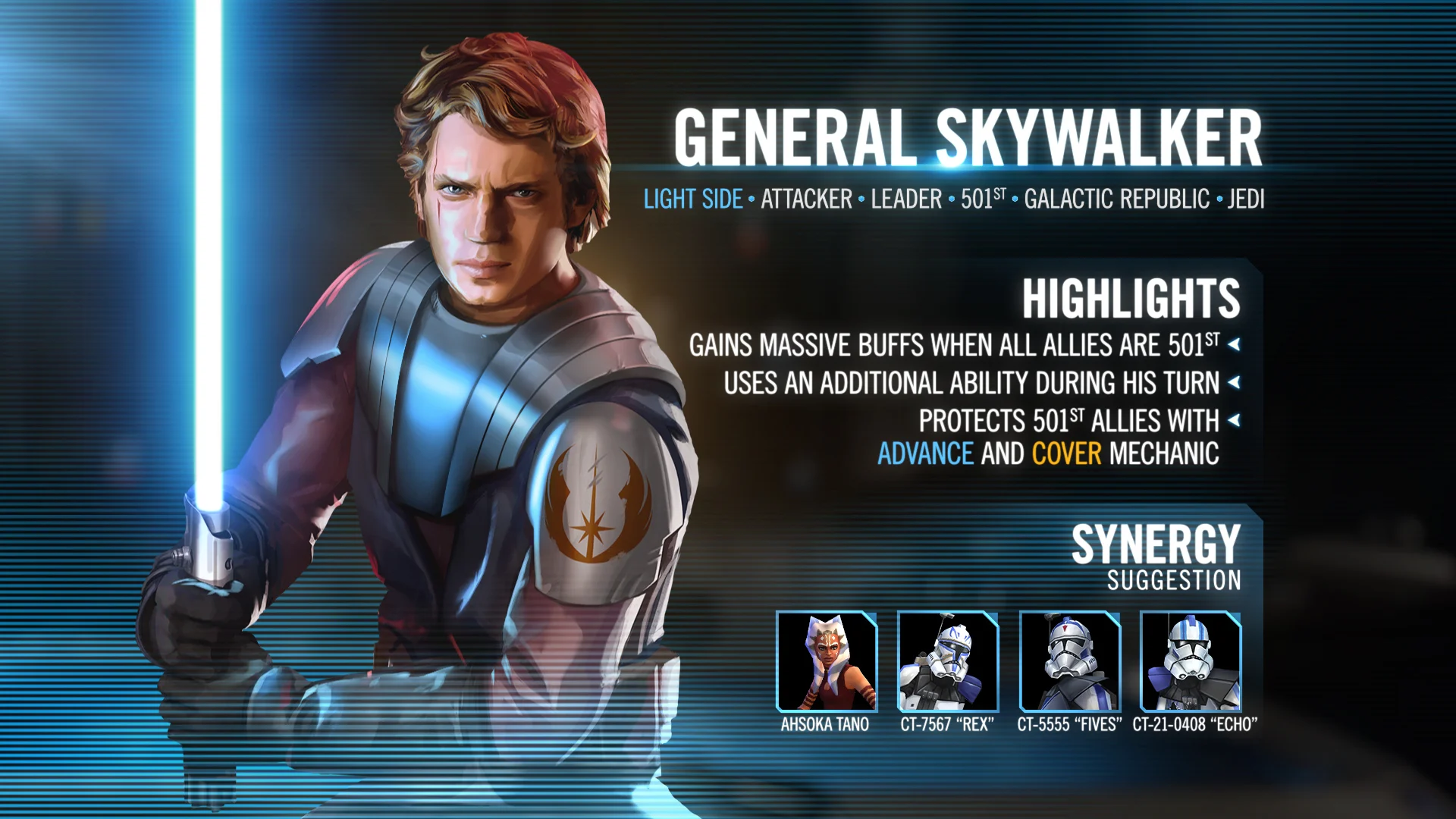1456x819 pixels.
Task: Click the CT-21-0408 "Echo" portrait
Action: pos(1191,661)
